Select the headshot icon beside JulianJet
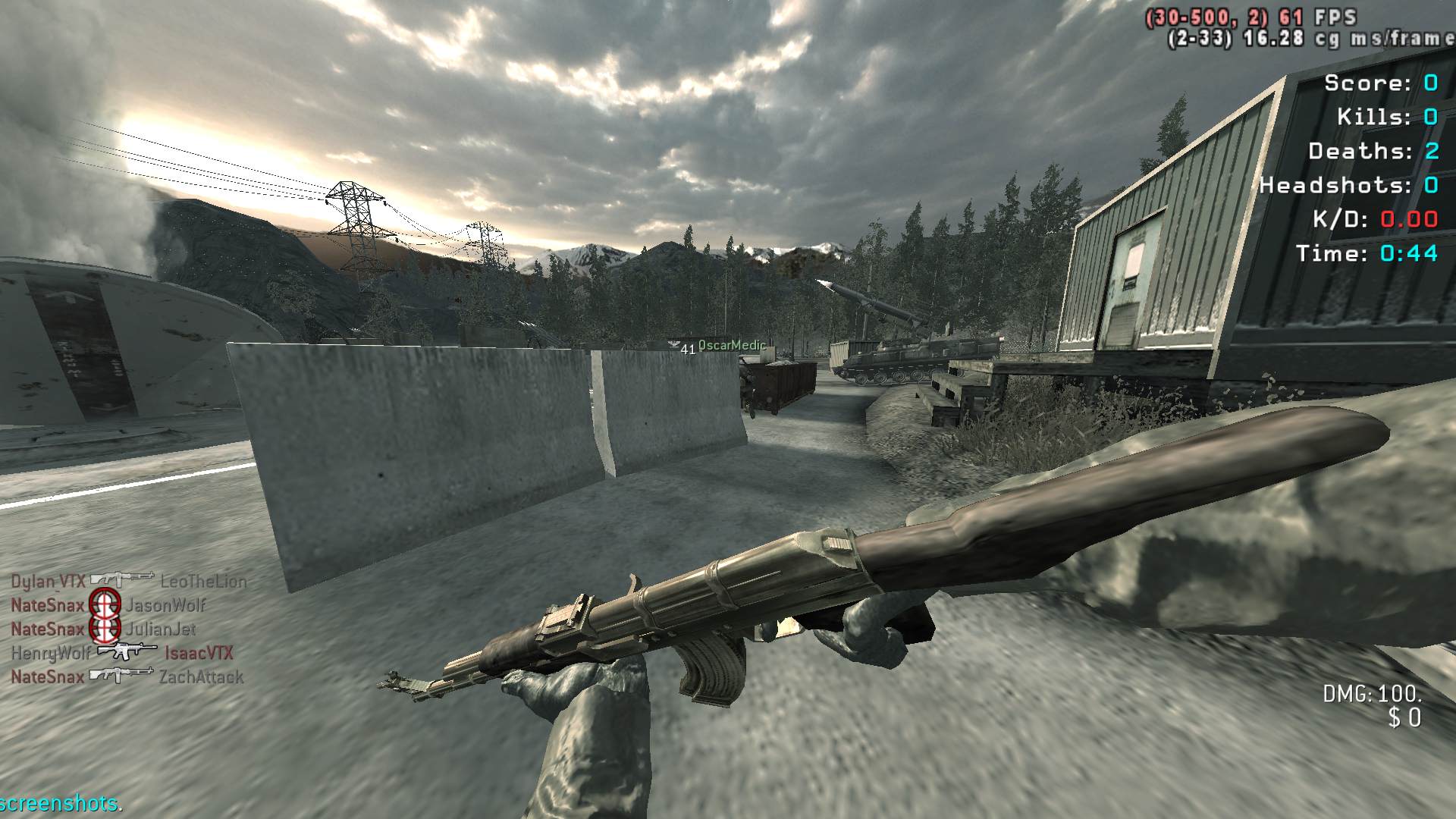Viewport: 1456px width, 819px height. pos(105,629)
